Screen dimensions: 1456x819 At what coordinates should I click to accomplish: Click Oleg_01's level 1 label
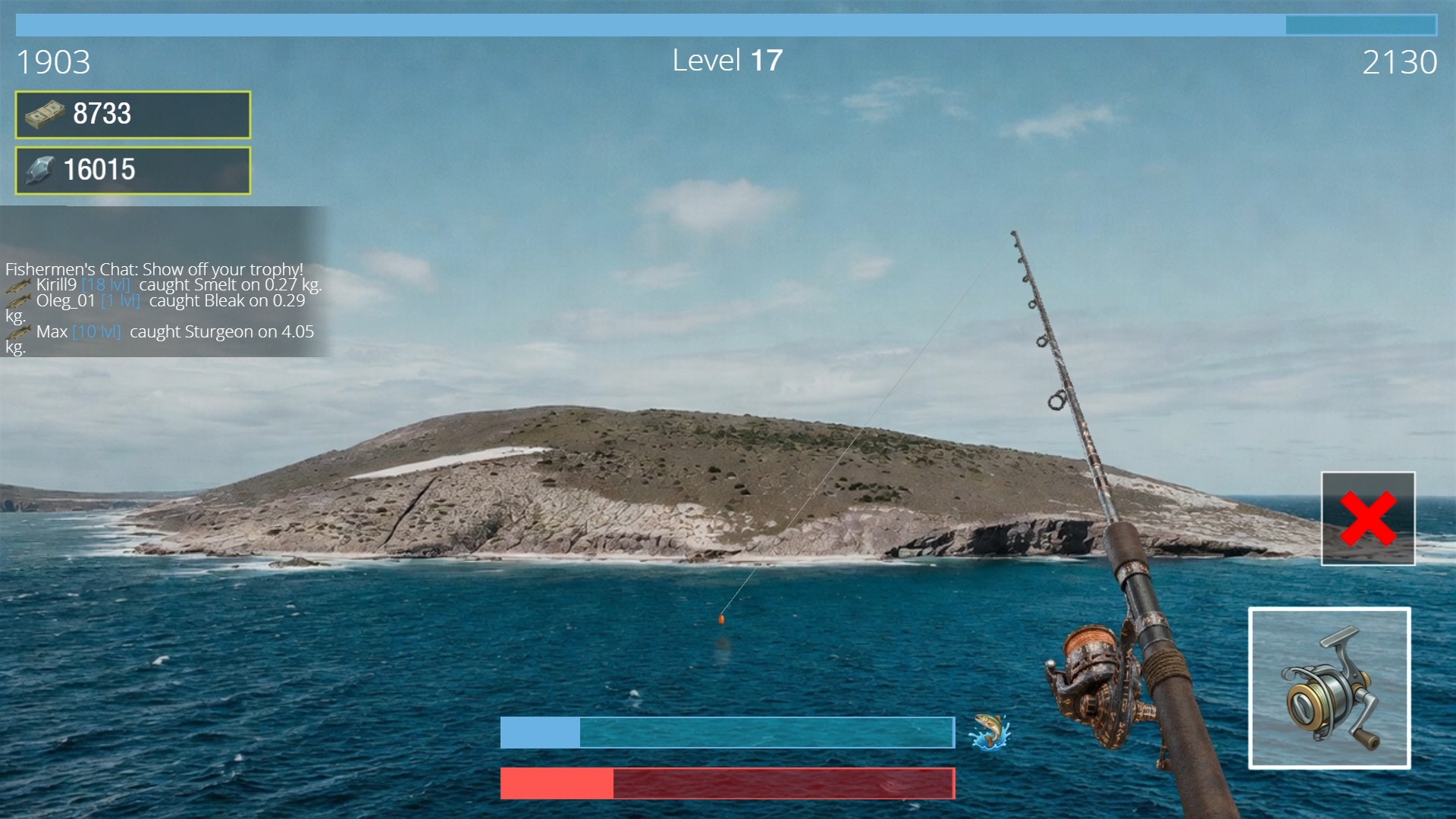pos(121,300)
